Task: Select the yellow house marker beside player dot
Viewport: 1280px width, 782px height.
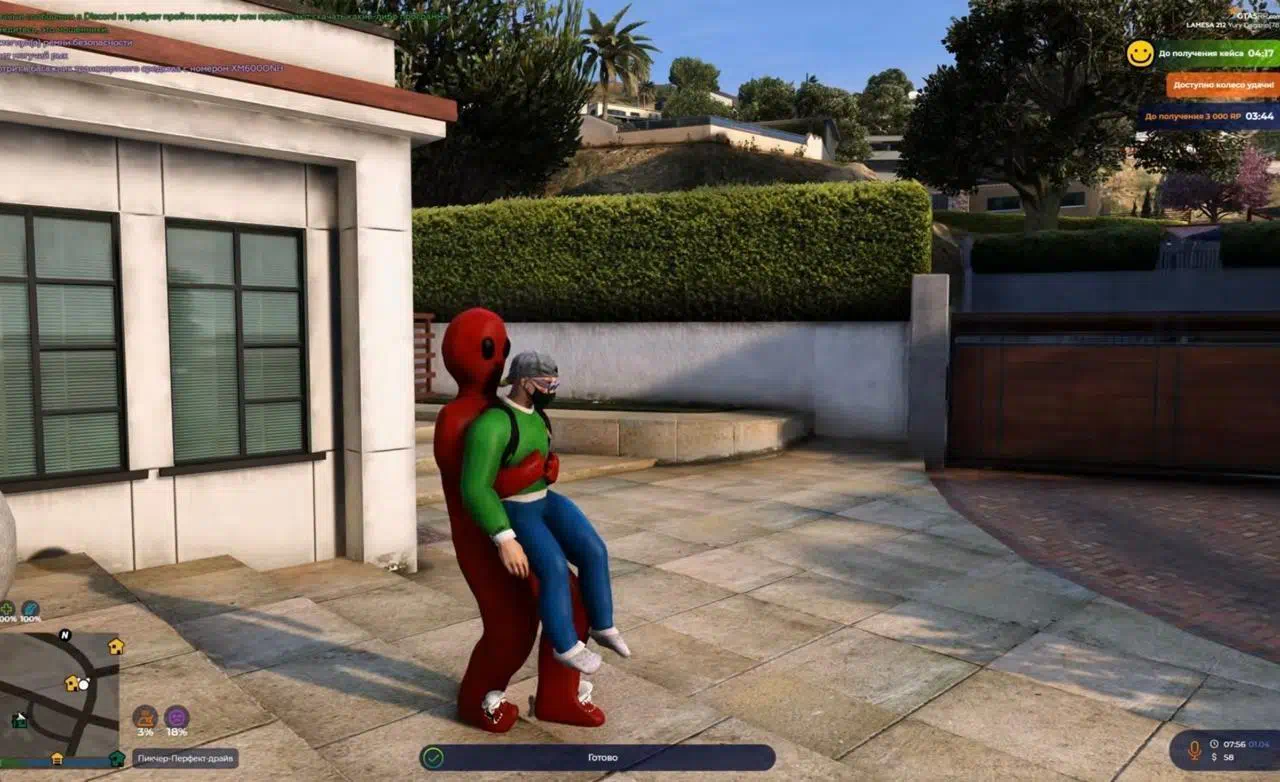Action: pyautogui.click(x=72, y=683)
